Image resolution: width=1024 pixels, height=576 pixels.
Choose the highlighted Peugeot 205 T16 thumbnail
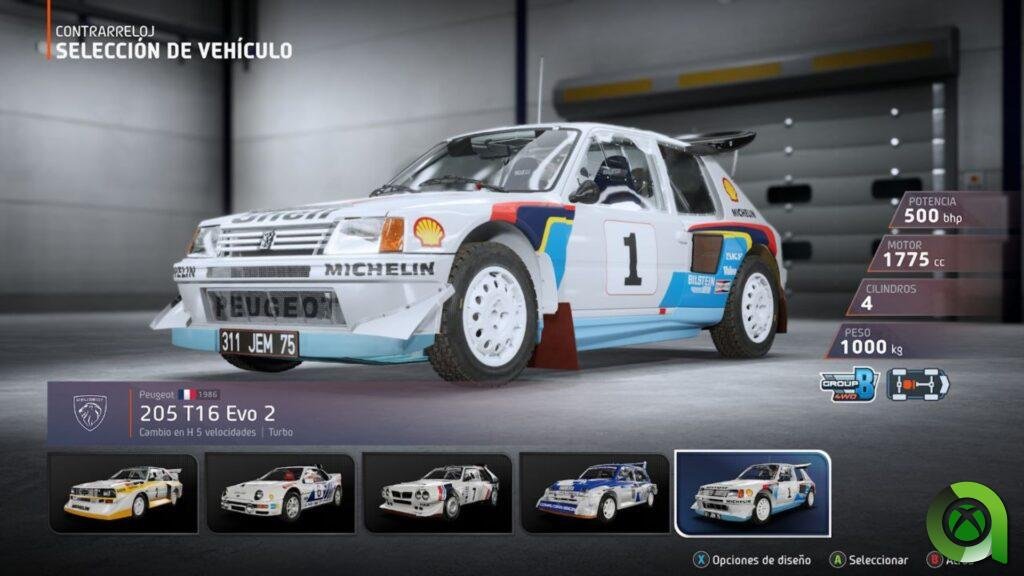pos(752,492)
